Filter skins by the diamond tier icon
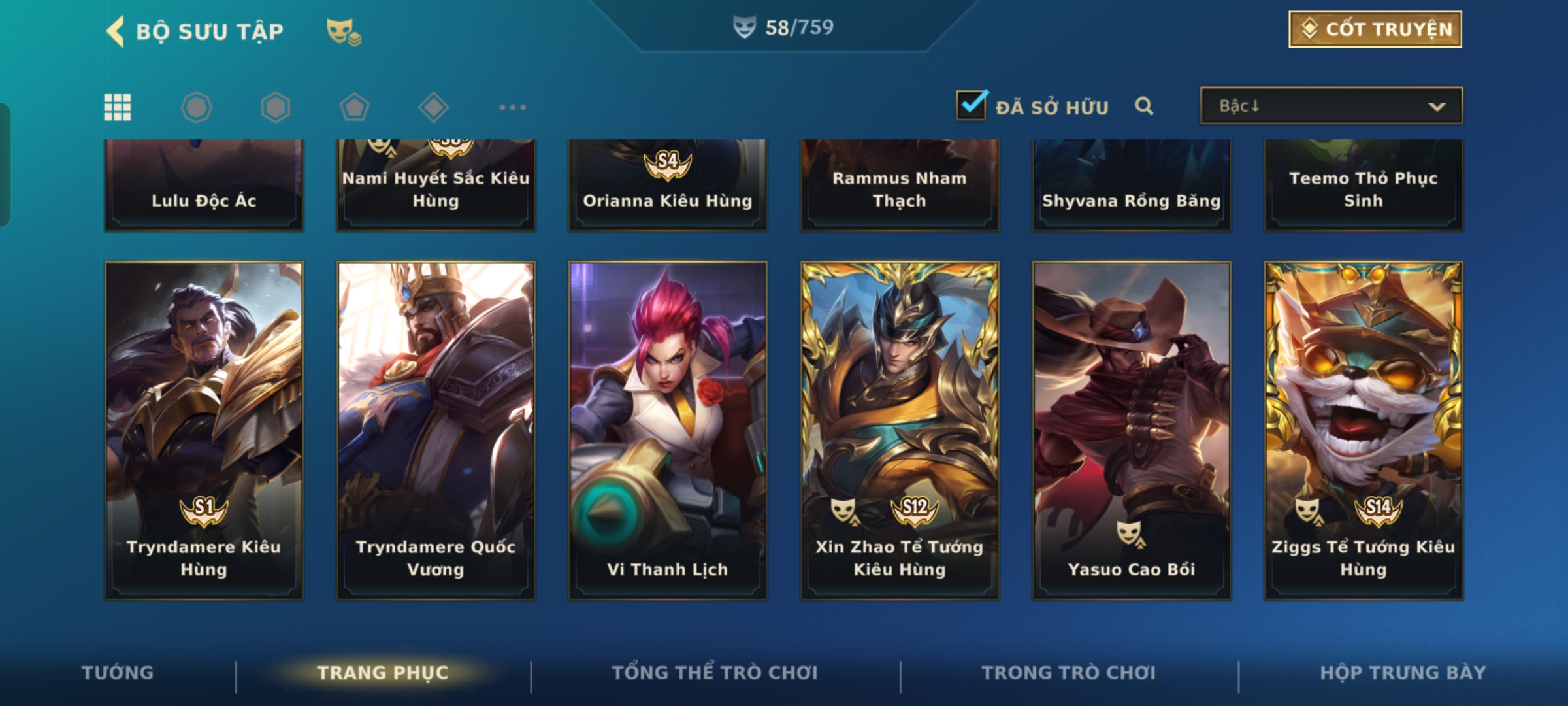 tap(433, 107)
